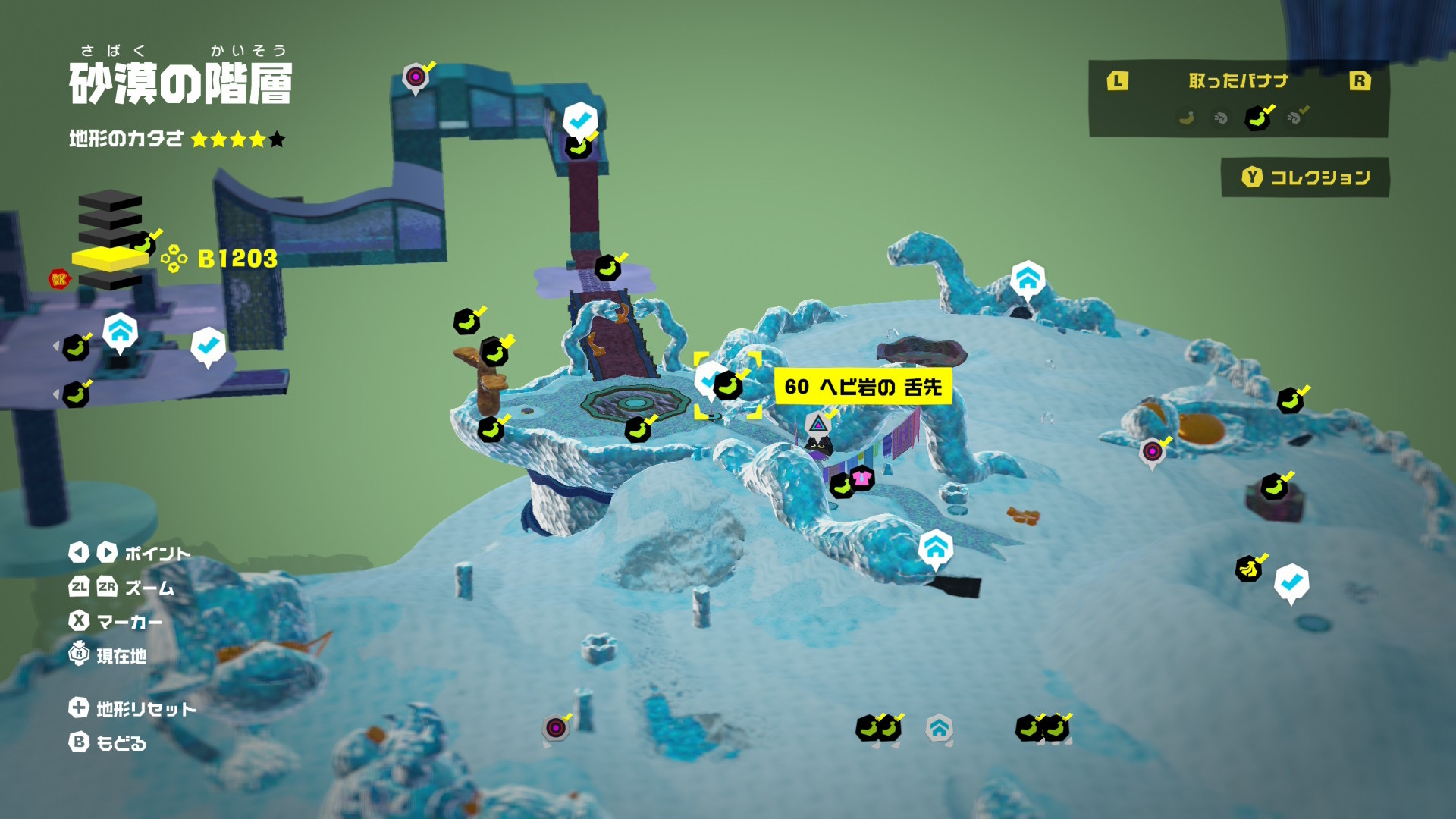Screen dimensions: 1456x819
Task: Switch filter to uncollected fossils
Action: click(x=1221, y=118)
